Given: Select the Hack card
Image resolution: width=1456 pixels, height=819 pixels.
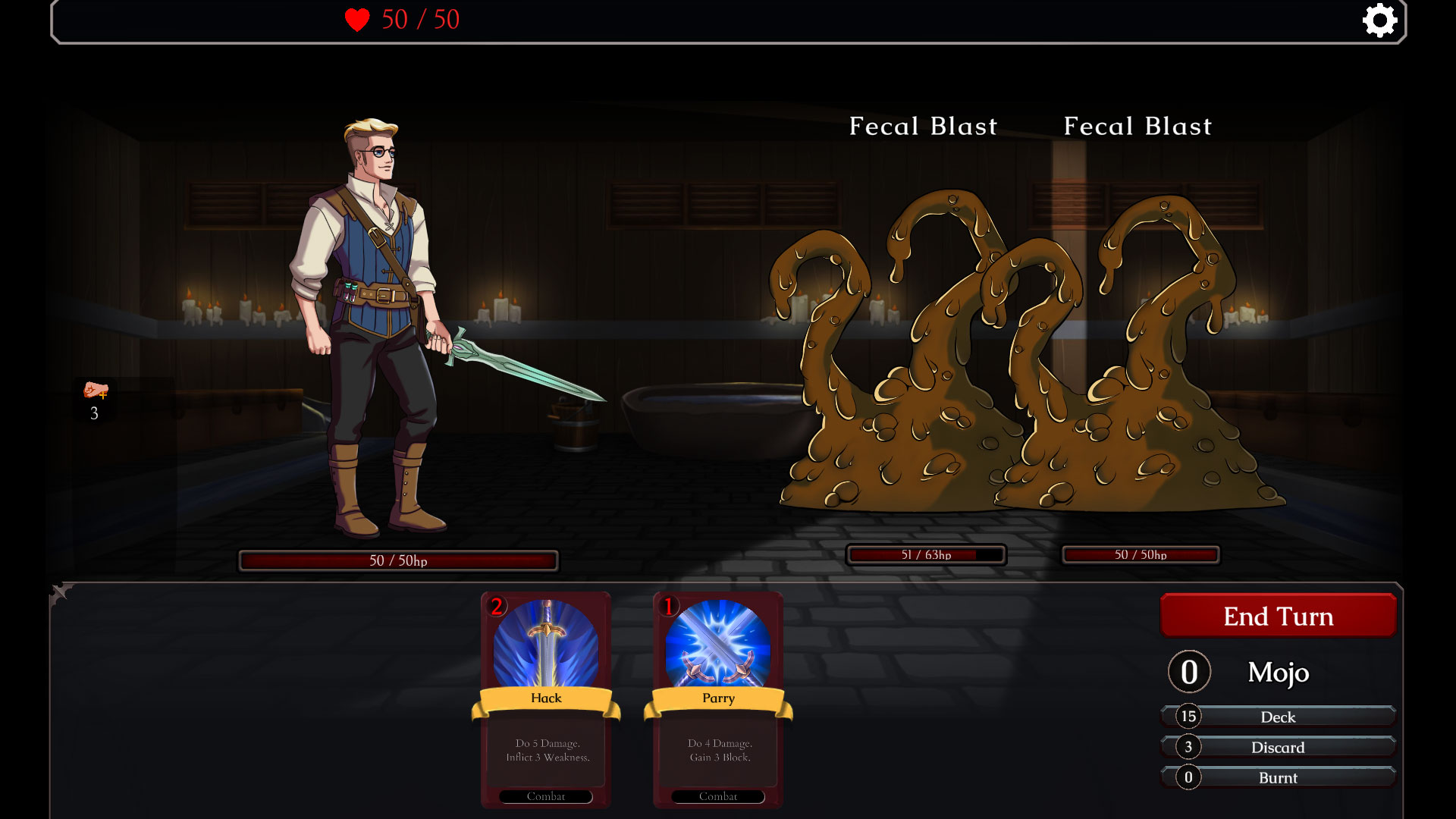Looking at the screenshot, I should tap(546, 699).
